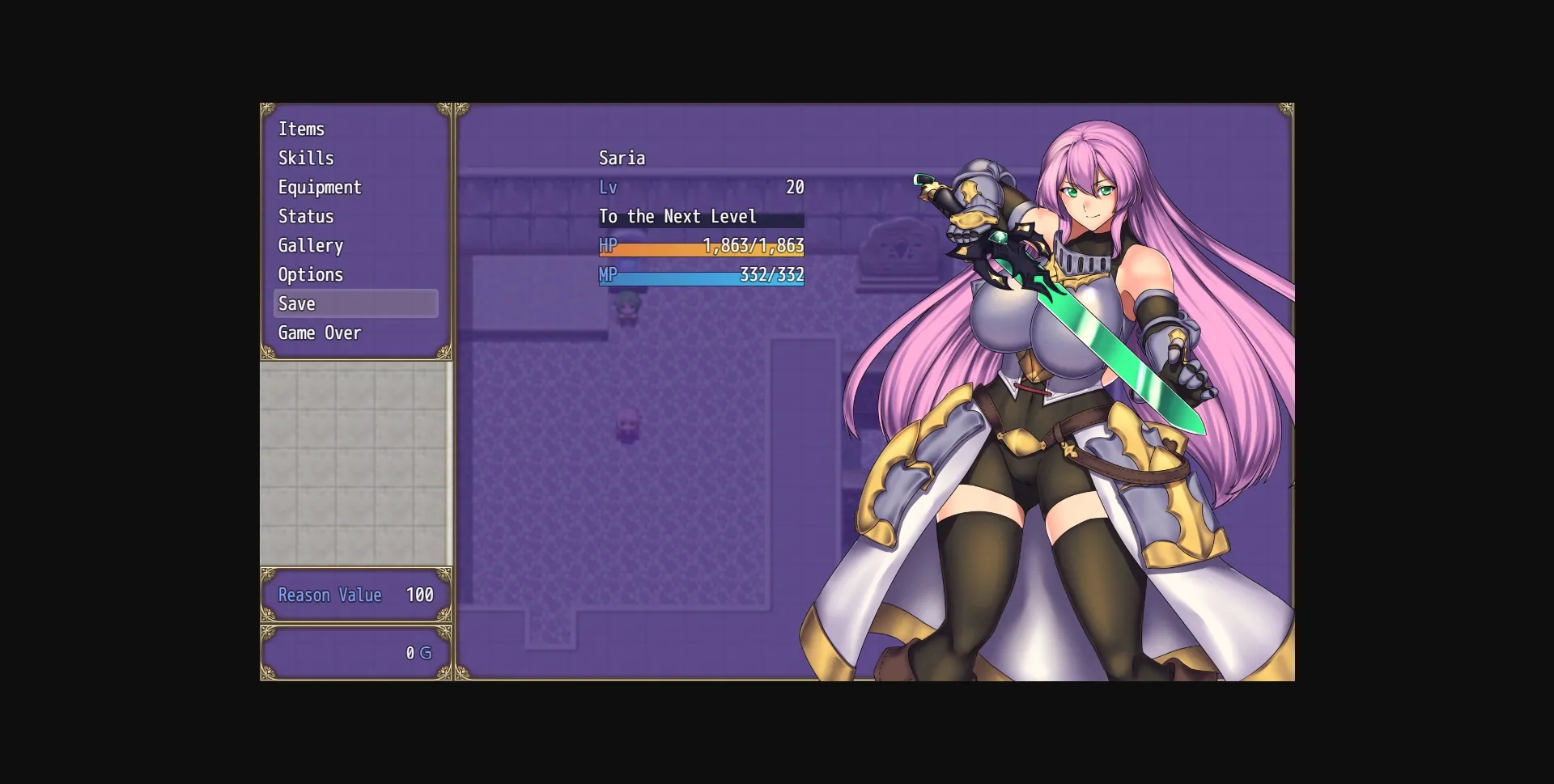1554x784 pixels.
Task: View the Status screen
Action: point(305,216)
